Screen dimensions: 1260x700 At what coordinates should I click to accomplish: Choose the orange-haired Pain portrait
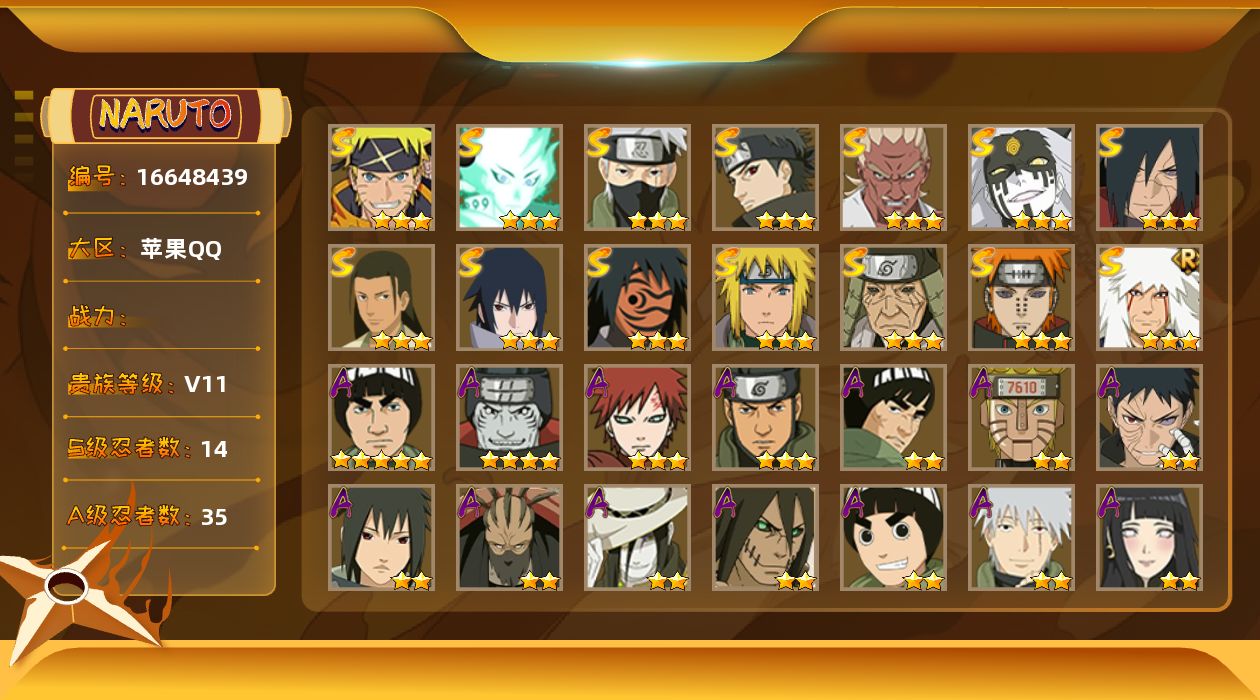point(1021,298)
